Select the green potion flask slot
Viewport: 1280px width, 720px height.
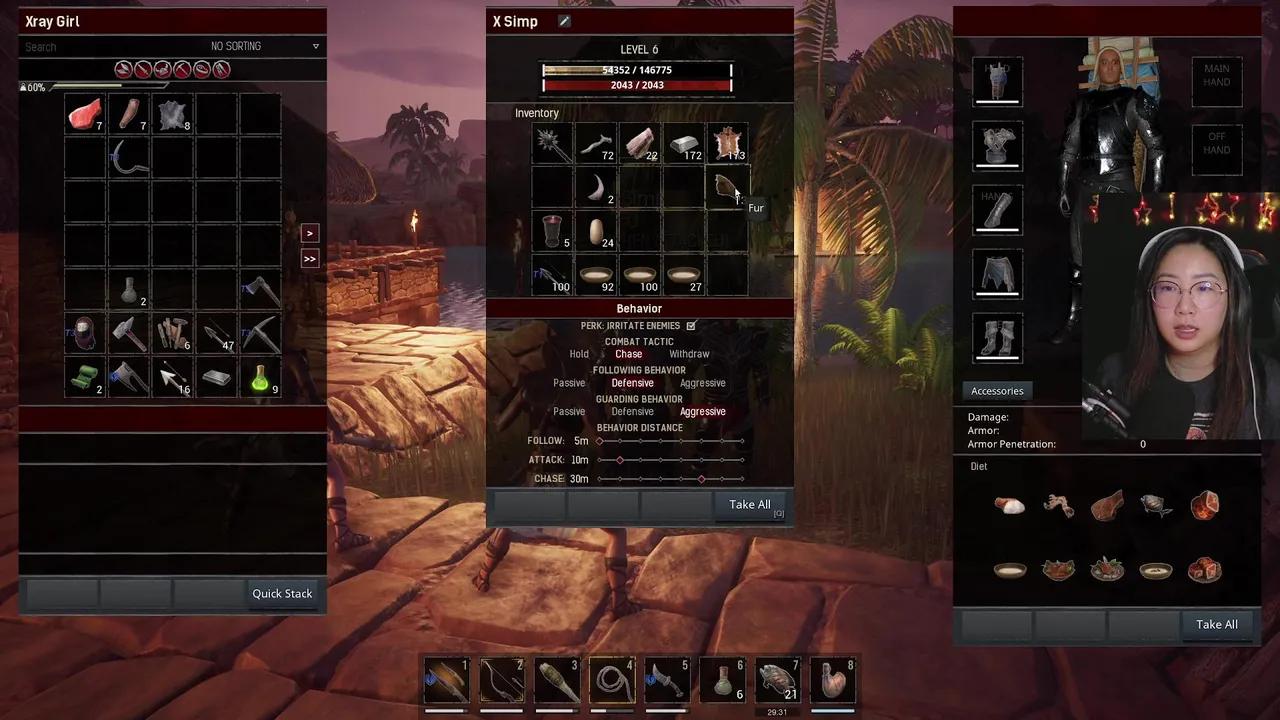[260, 377]
